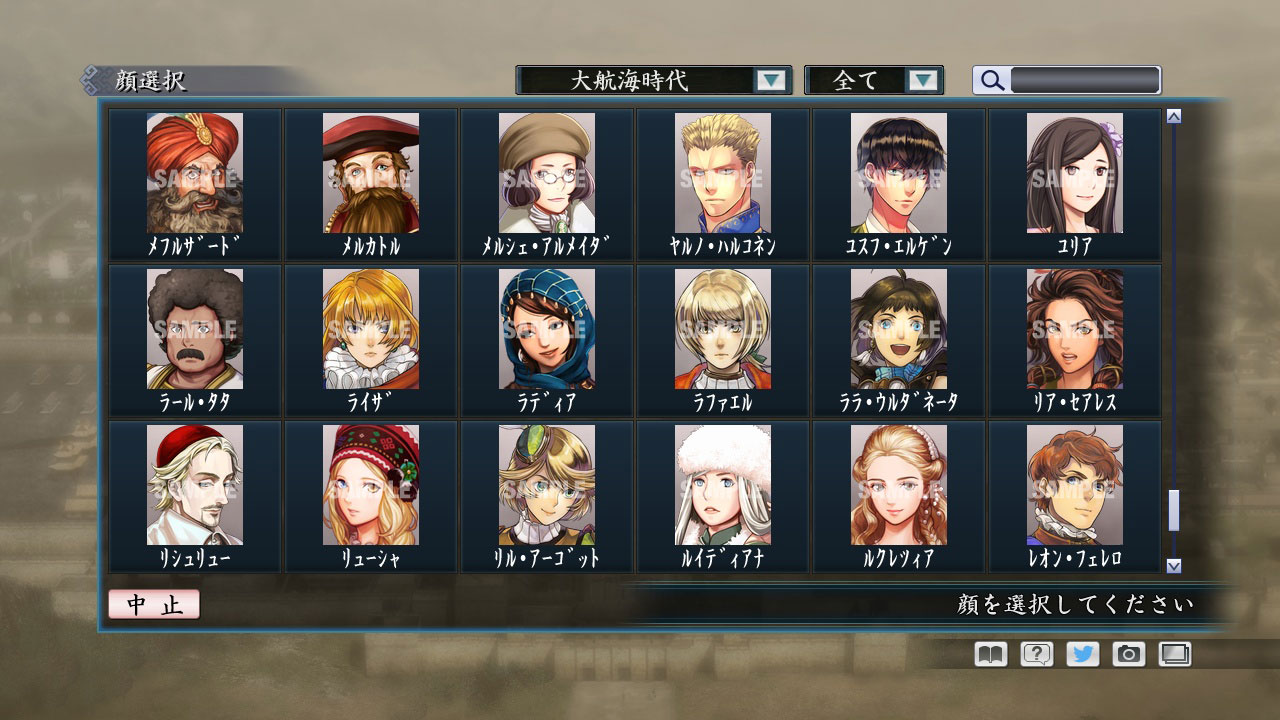Share via the Twitter icon
1280x720 pixels.
[1082, 654]
